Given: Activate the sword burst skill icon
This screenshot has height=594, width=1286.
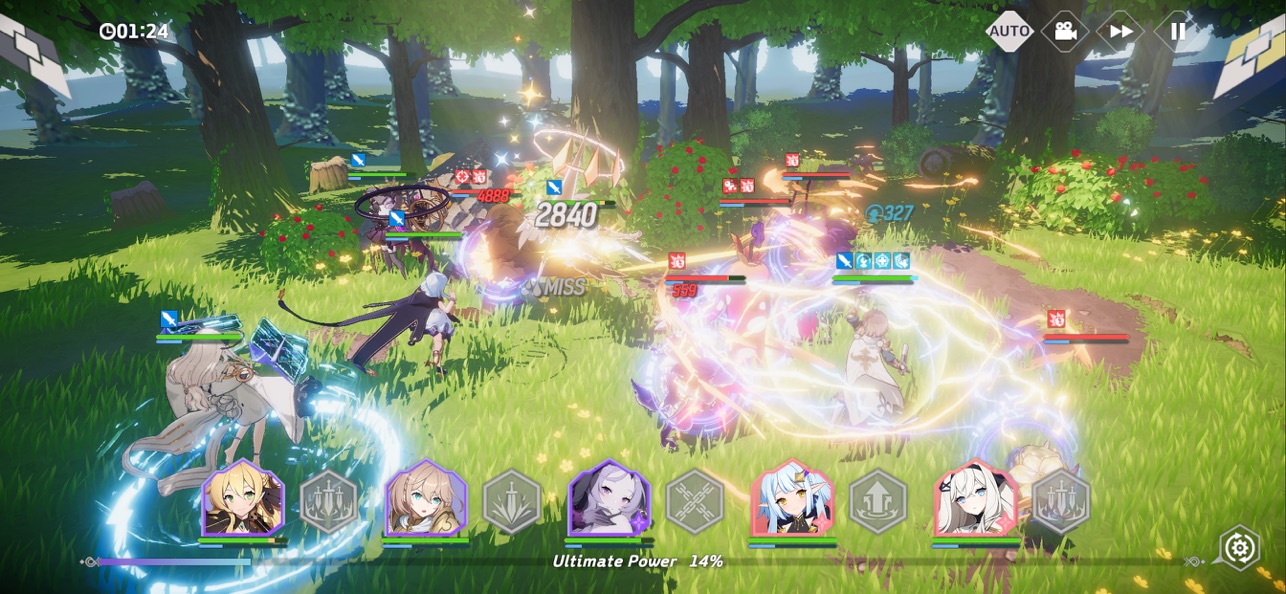Looking at the screenshot, I should 512,501.
